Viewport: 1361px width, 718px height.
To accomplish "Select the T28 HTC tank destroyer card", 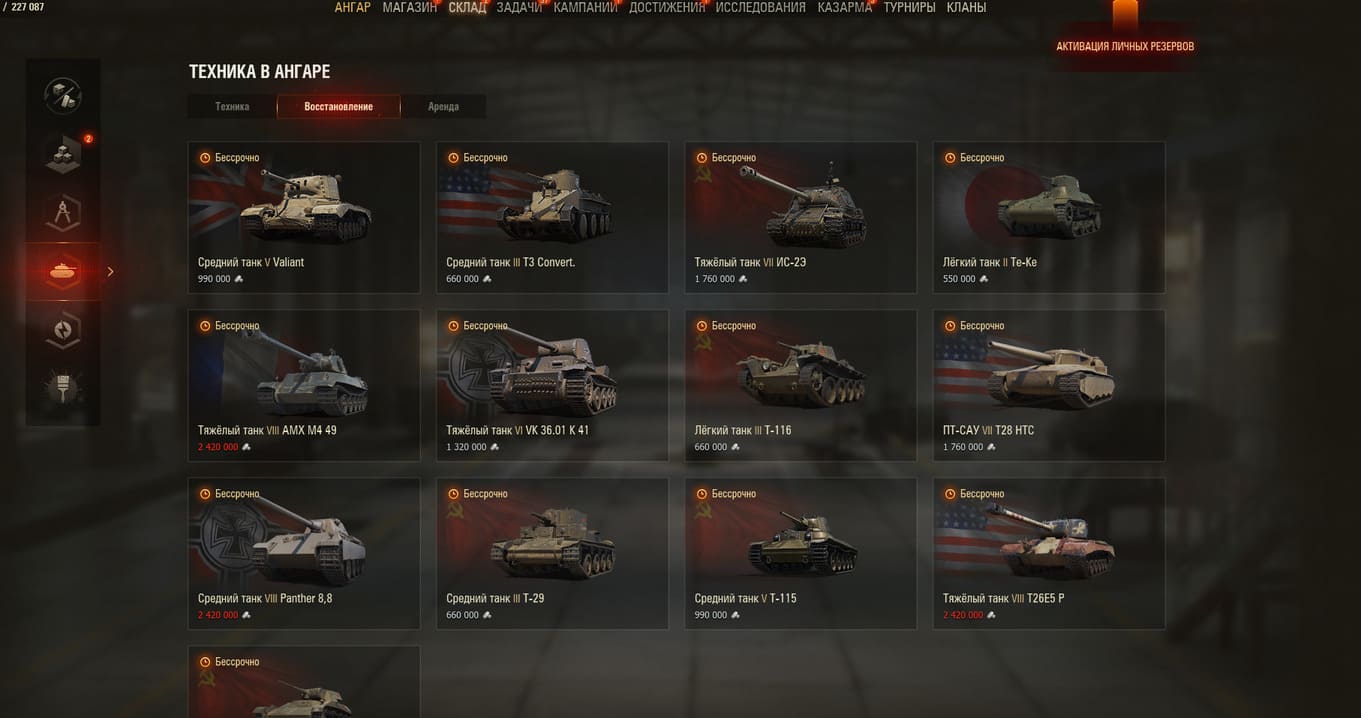I will click(1048, 385).
